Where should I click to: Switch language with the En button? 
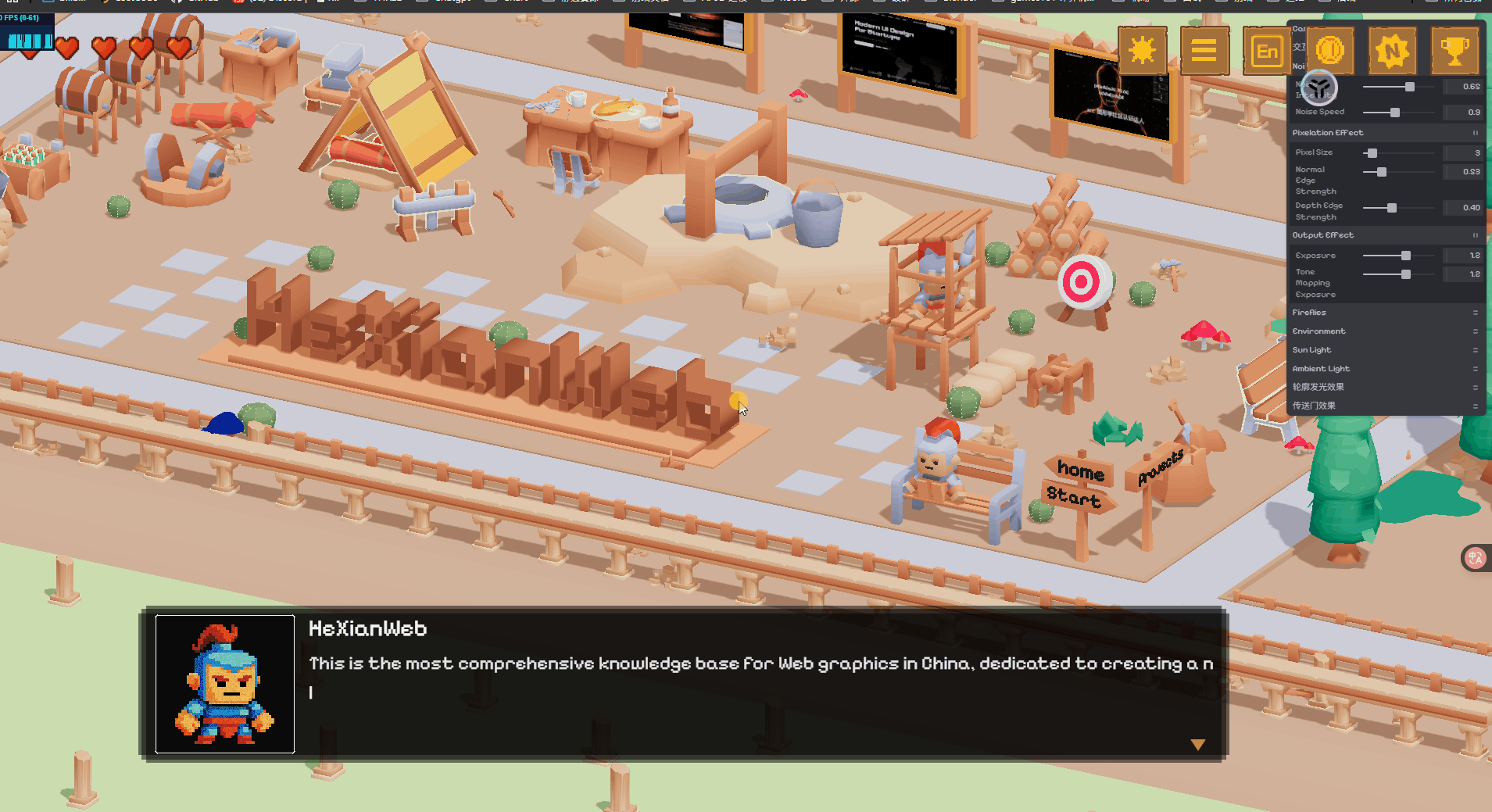[x=1266, y=52]
